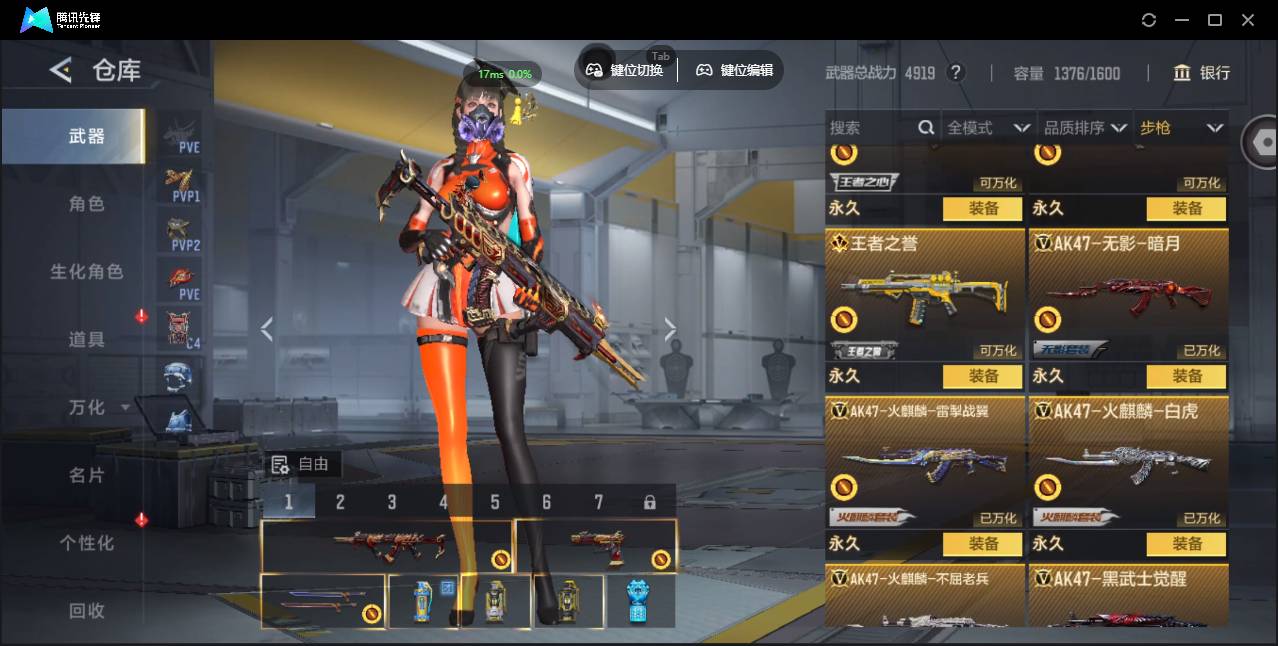Select the AK47-无影-暗月 weapon card

(1128, 295)
